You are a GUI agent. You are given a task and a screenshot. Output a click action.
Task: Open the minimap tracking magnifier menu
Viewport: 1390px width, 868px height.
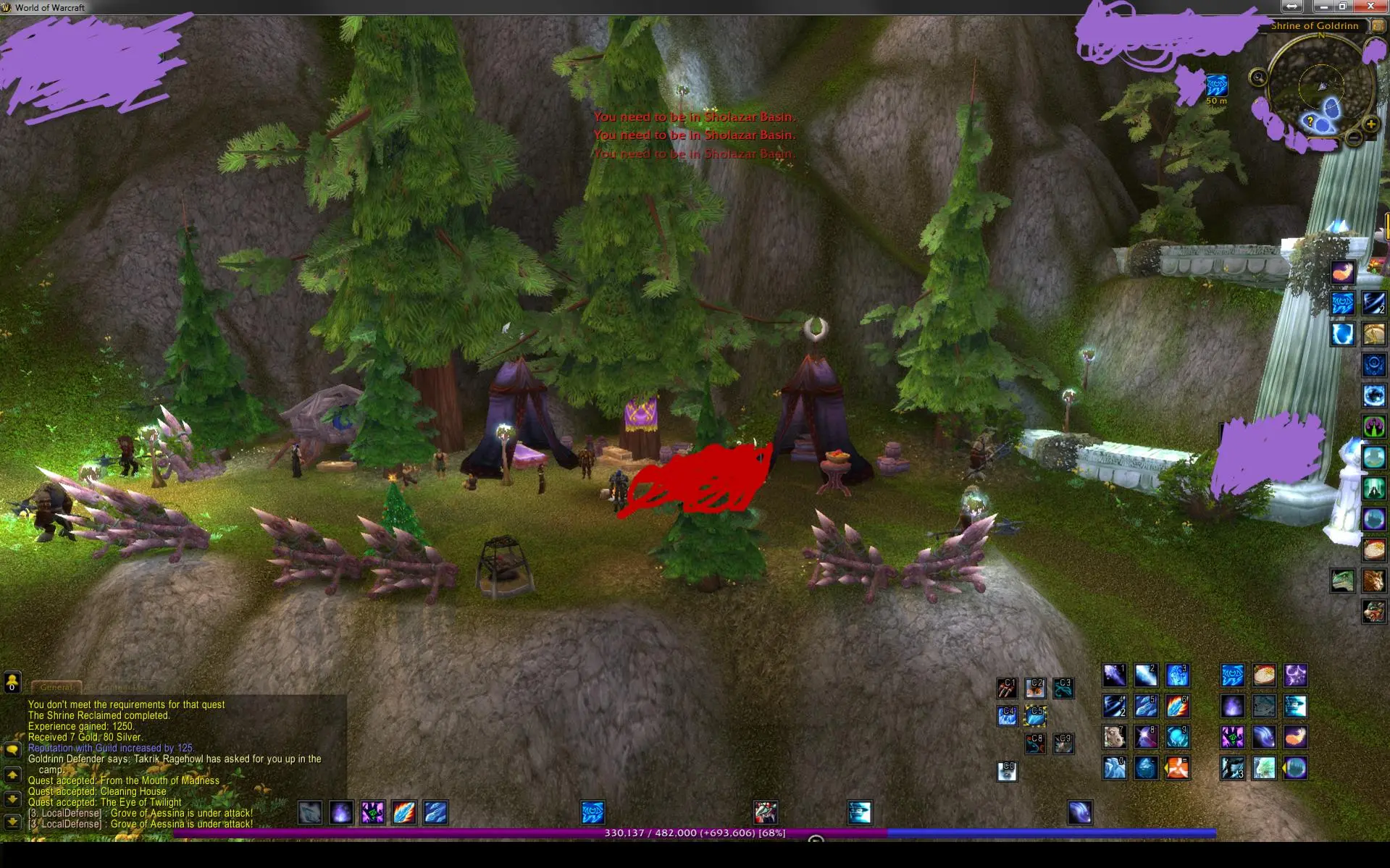coord(1258,77)
